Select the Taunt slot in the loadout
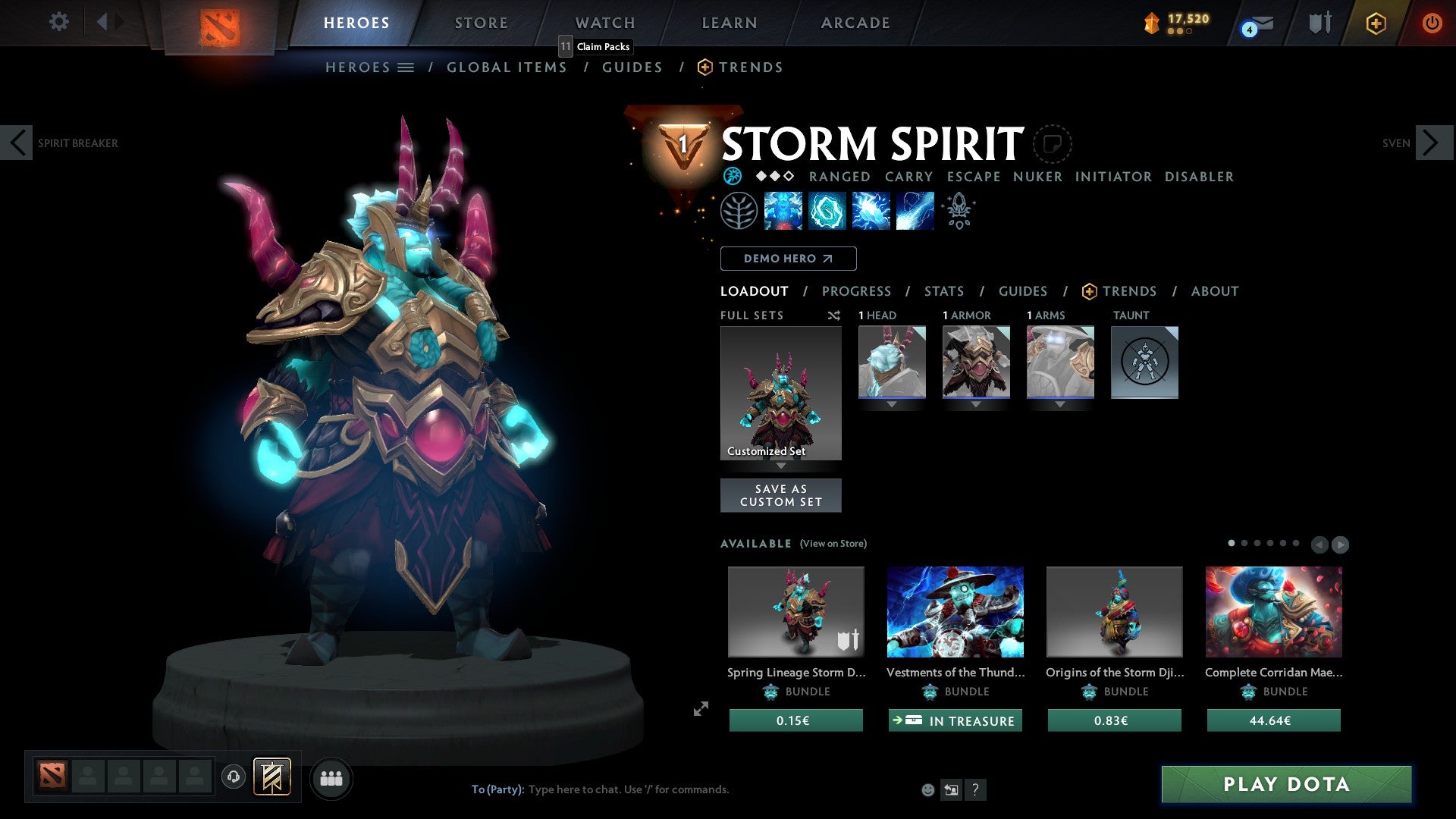Screen dimensions: 1456x819 (x=1144, y=362)
